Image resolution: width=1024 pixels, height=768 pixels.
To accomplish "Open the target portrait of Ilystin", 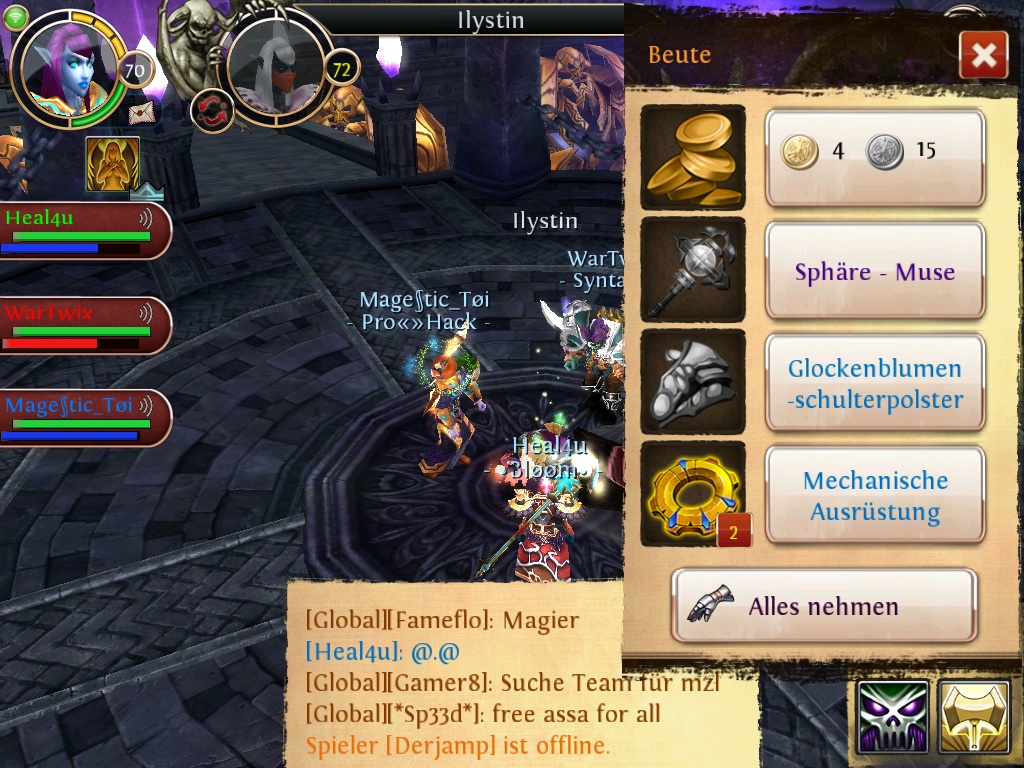I will 276,66.
